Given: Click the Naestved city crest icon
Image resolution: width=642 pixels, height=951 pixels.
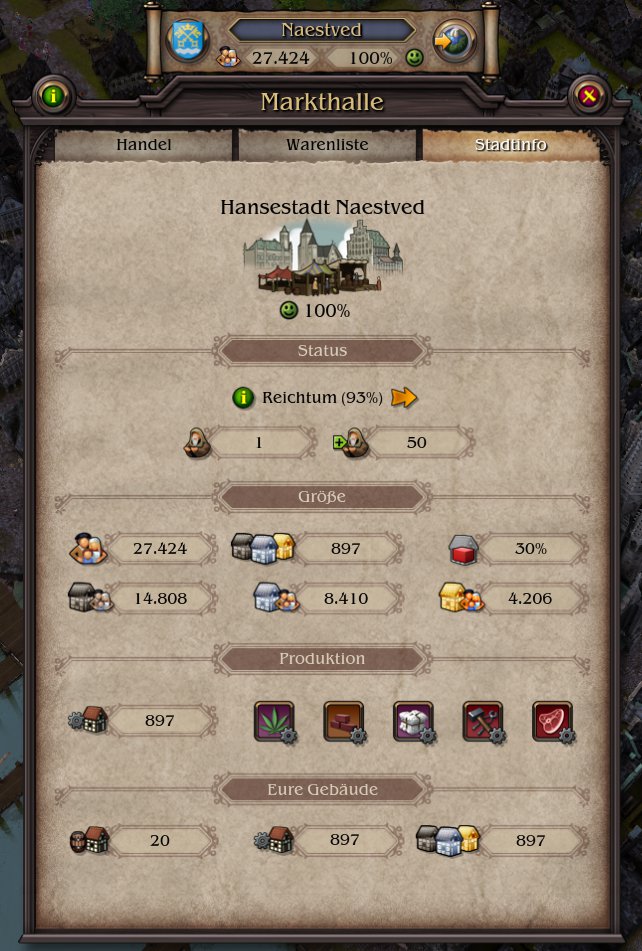Looking at the screenshot, I should coord(187,41).
